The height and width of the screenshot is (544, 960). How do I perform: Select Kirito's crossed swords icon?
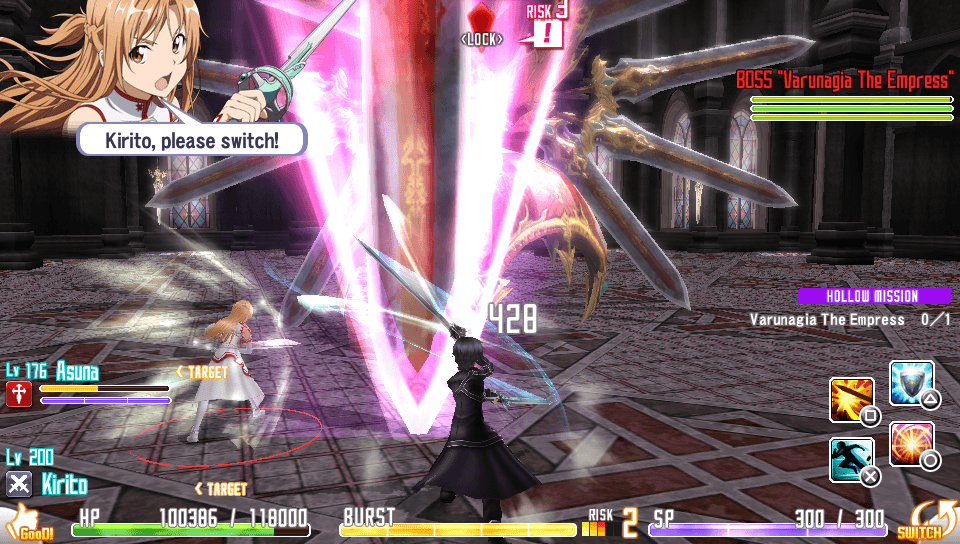click(x=19, y=485)
